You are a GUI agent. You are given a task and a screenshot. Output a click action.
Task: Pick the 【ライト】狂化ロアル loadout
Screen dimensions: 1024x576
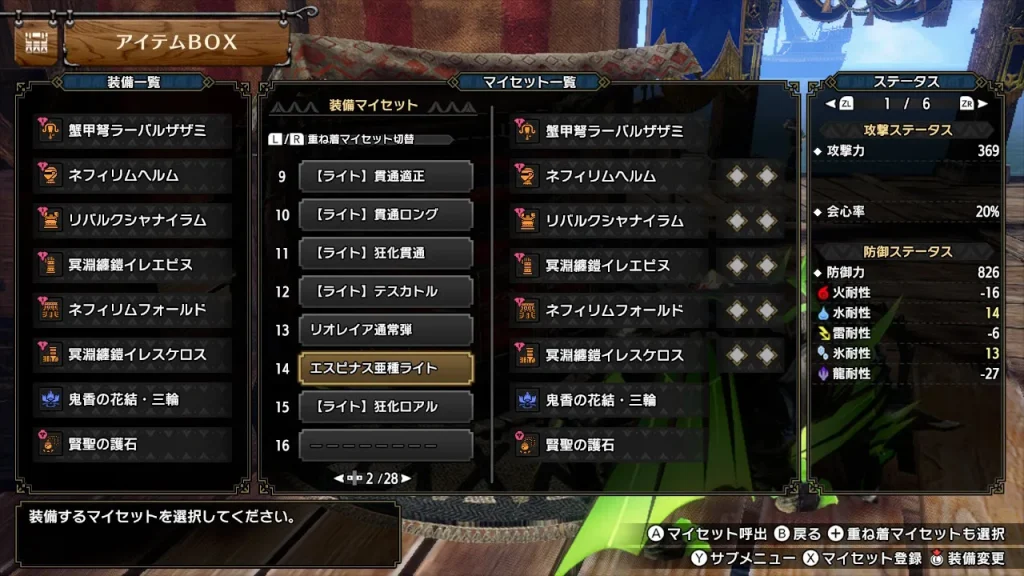click(x=385, y=407)
